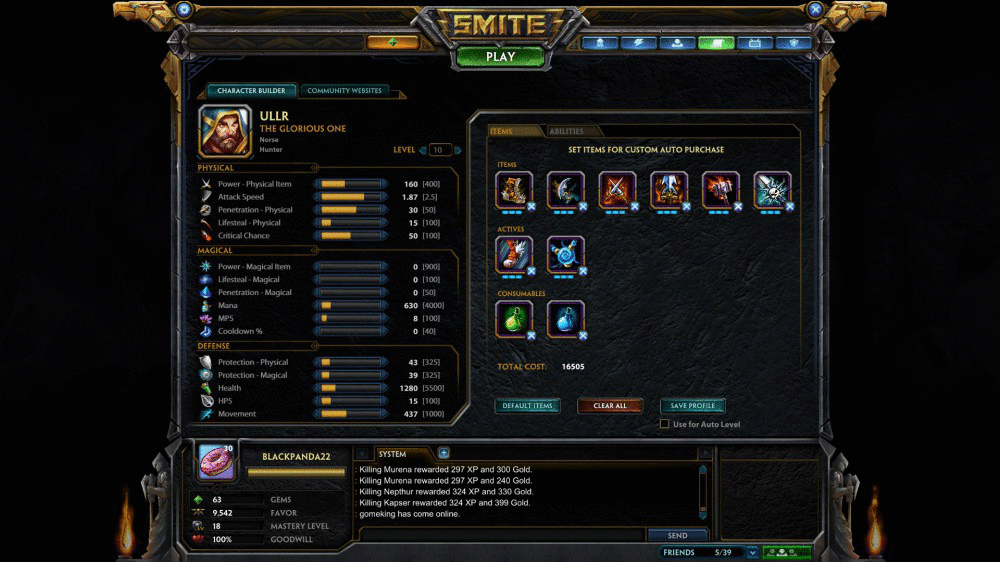1000x562 pixels.
Task: Clear all items from the build
Action: [610, 406]
